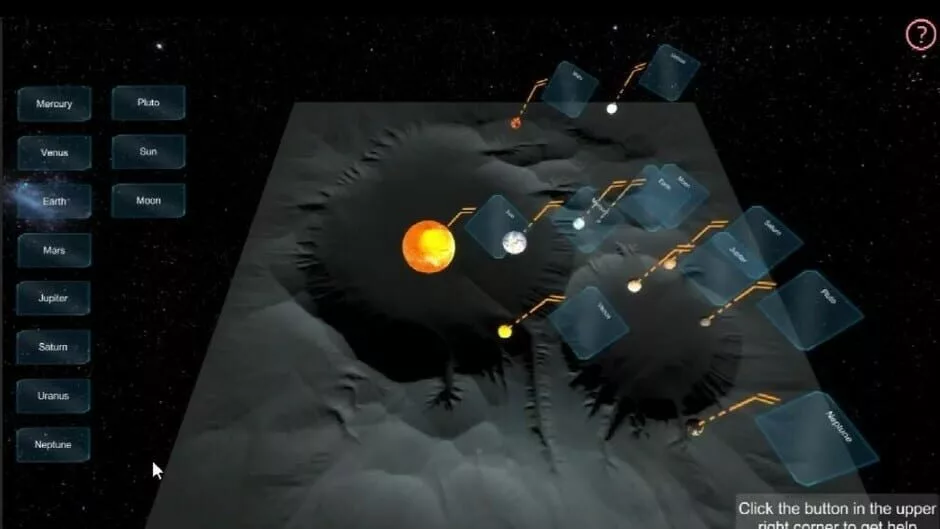Choose the Jupiter button
940x529 pixels.
coord(54,298)
